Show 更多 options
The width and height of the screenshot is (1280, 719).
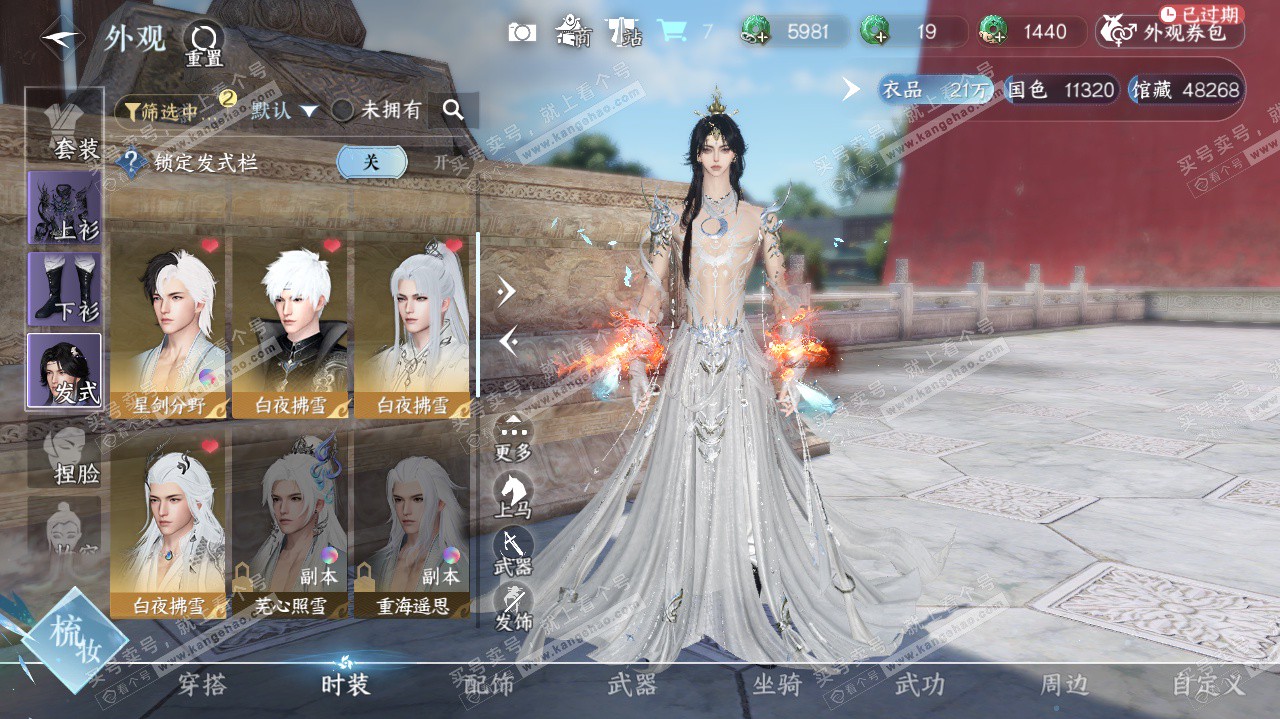click(x=513, y=438)
